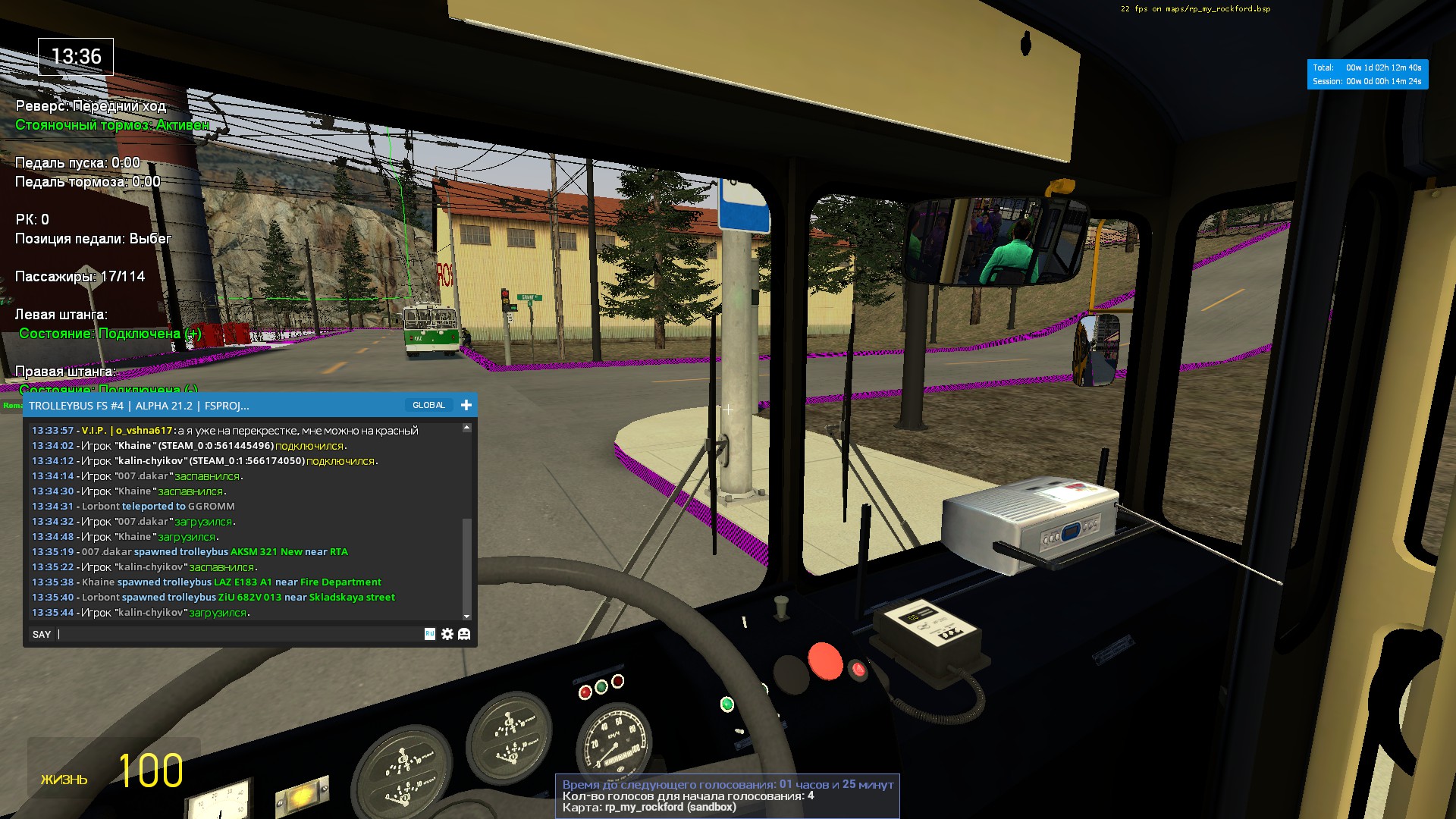The height and width of the screenshot is (819, 1456).
Task: Click the chat scrollbar up arrow
Action: 466,428
